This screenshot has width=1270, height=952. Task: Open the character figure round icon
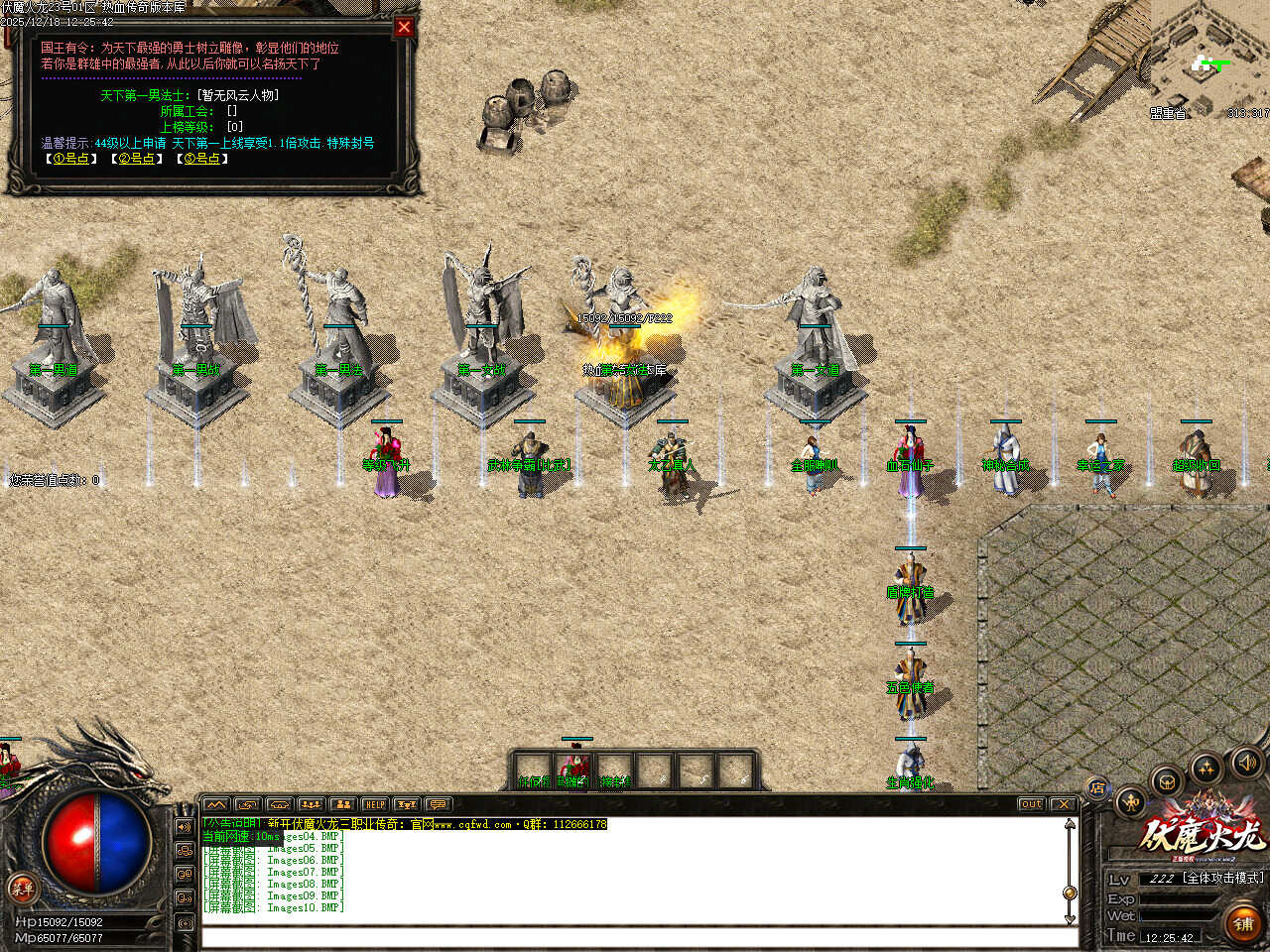[x=1131, y=801]
